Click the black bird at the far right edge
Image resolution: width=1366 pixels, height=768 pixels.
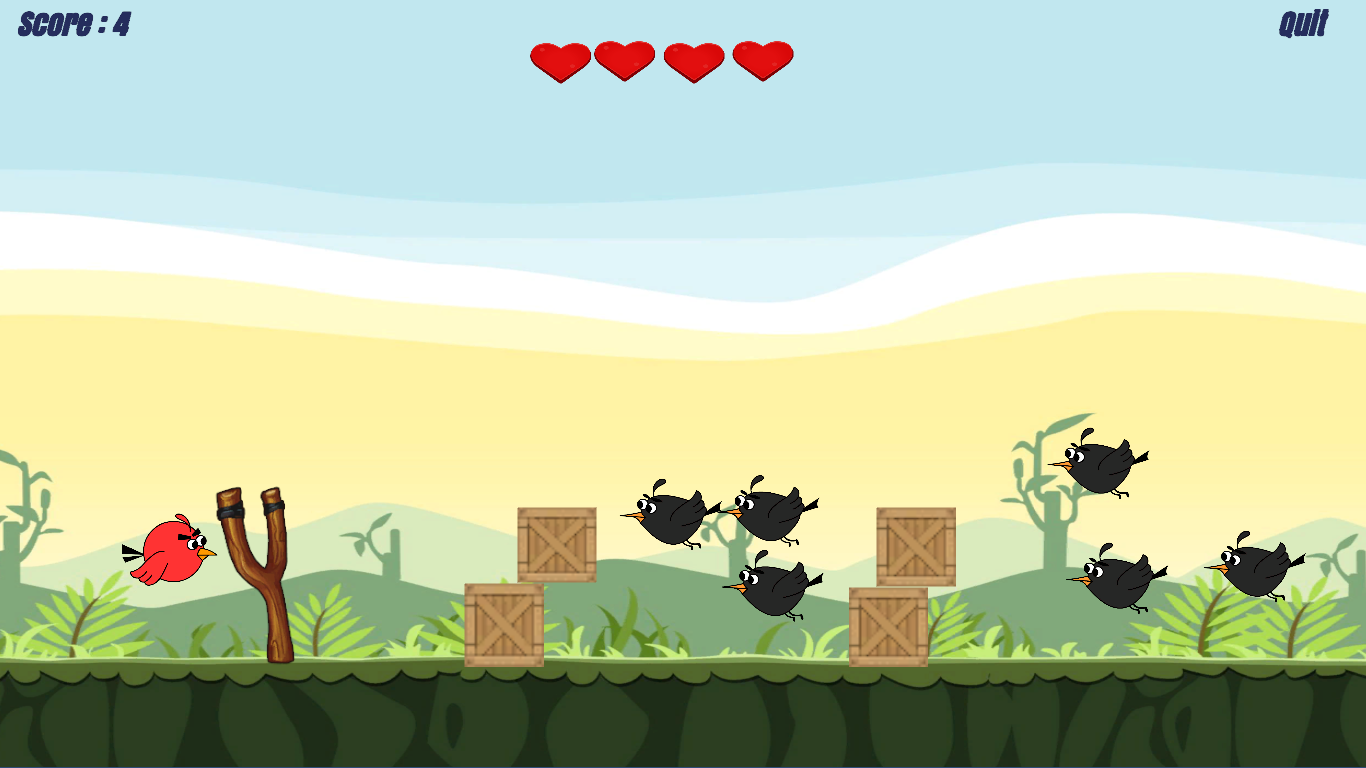(x=1255, y=570)
